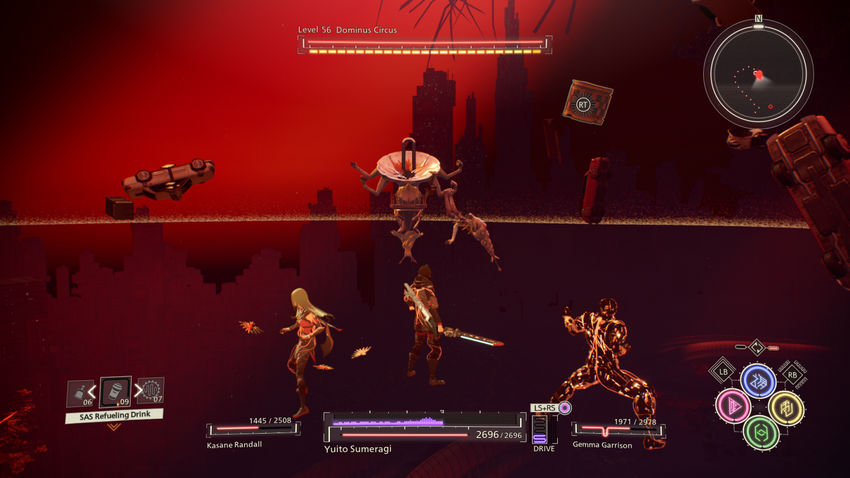This screenshot has width=850, height=478.
Task: Activate the yellow SAS ability circle
Action: click(x=785, y=406)
